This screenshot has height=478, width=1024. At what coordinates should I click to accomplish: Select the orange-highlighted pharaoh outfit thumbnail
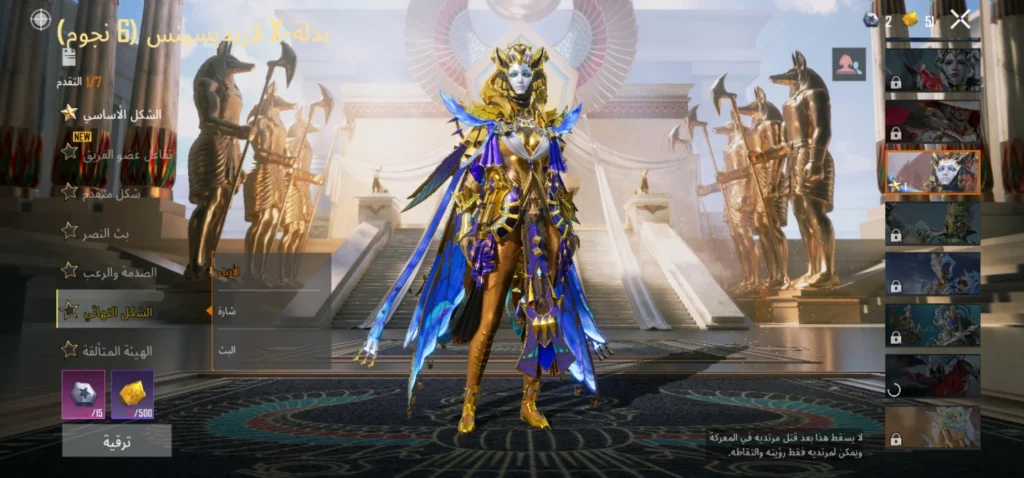[x=932, y=171]
